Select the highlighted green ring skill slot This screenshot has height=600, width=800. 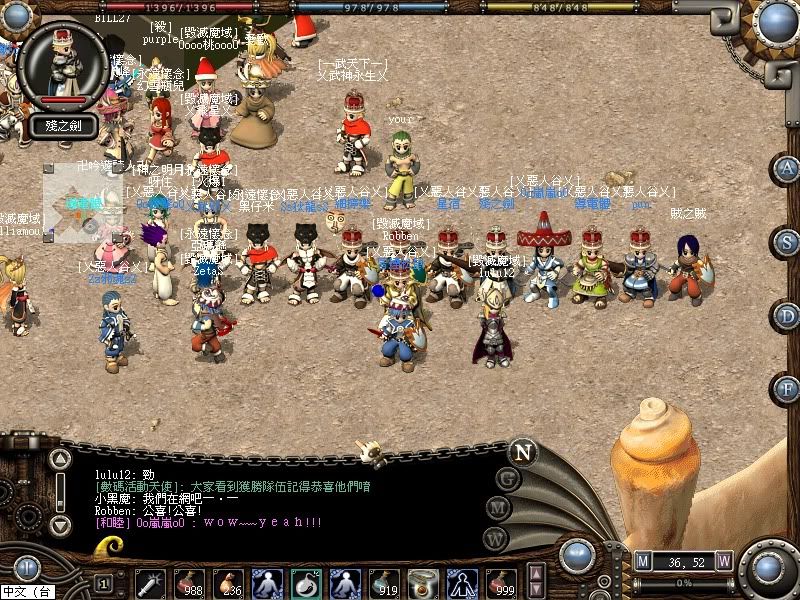[306, 582]
